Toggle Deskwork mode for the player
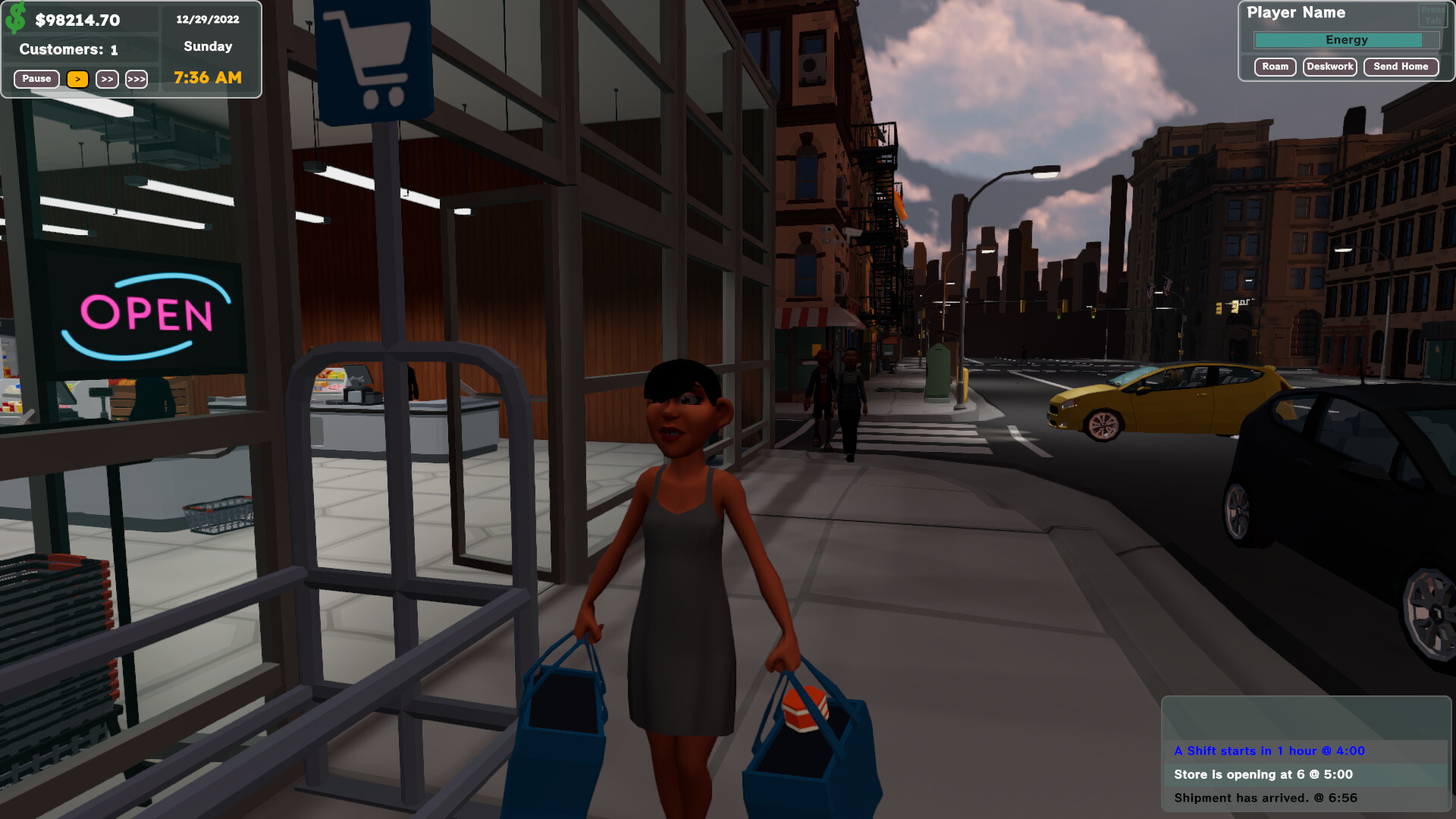Screen dimensions: 1456x819 coord(1329,67)
